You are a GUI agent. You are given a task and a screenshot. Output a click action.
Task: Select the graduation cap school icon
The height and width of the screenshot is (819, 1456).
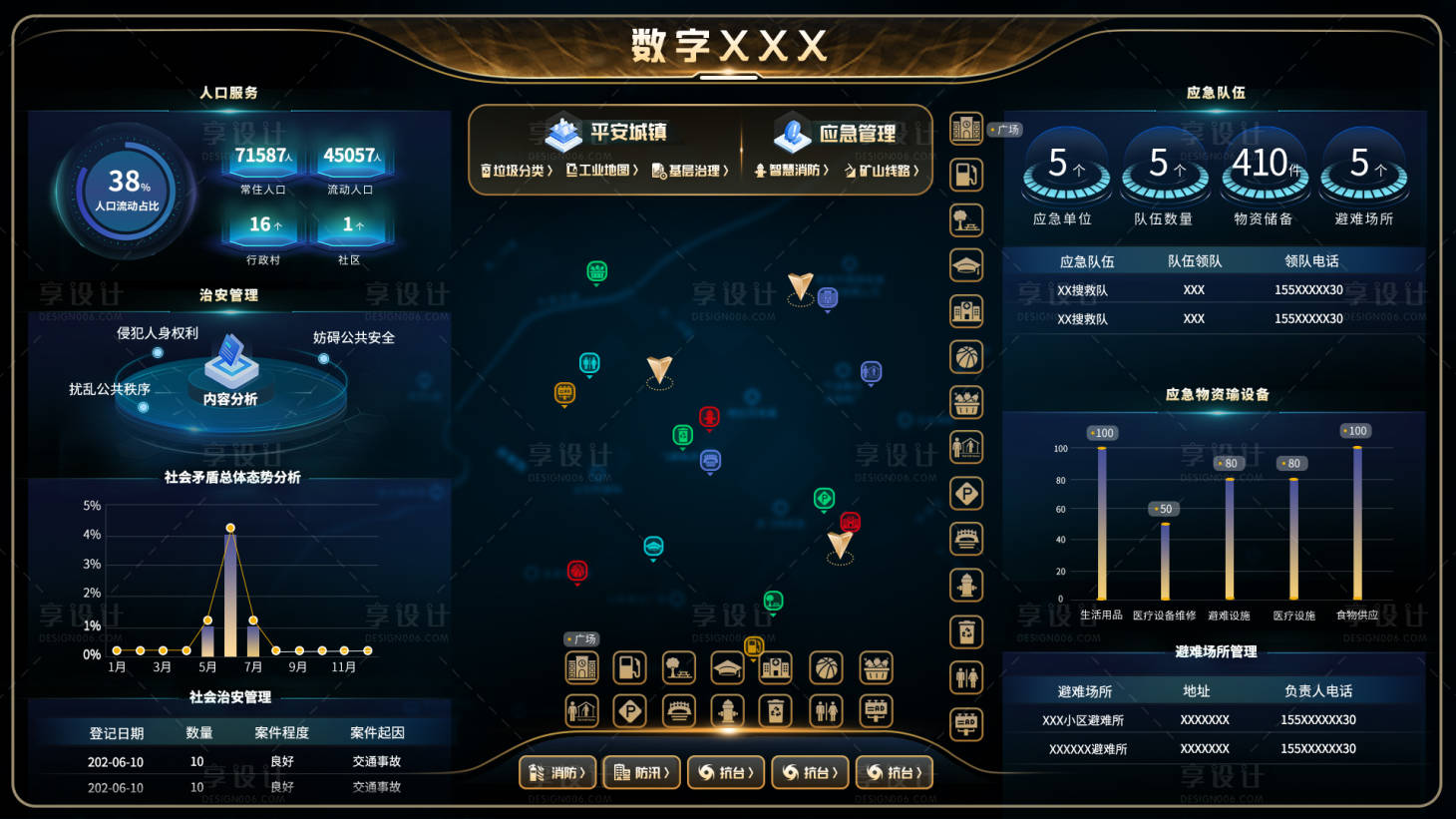[966, 265]
